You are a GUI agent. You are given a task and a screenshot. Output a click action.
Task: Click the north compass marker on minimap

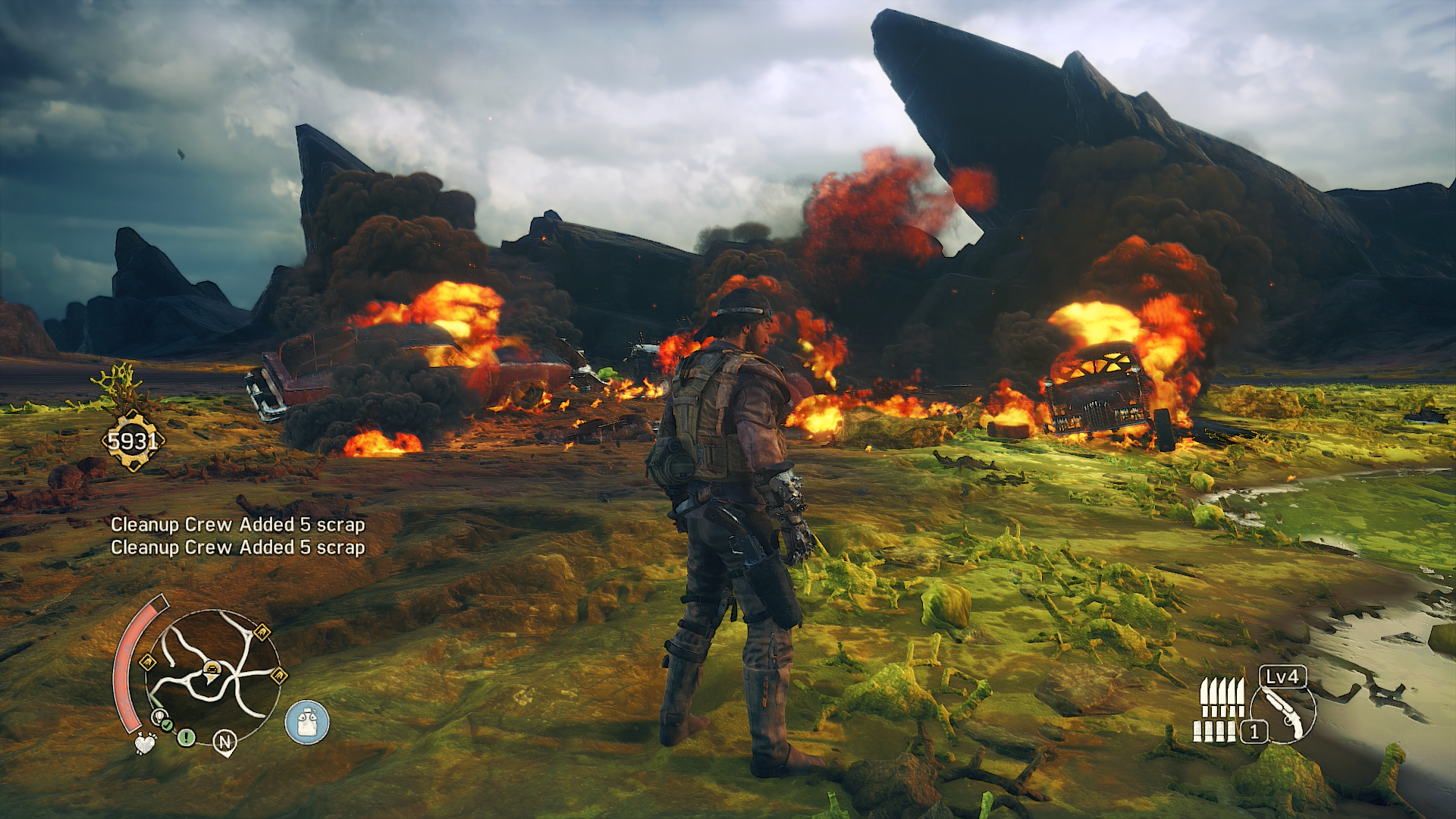(224, 742)
